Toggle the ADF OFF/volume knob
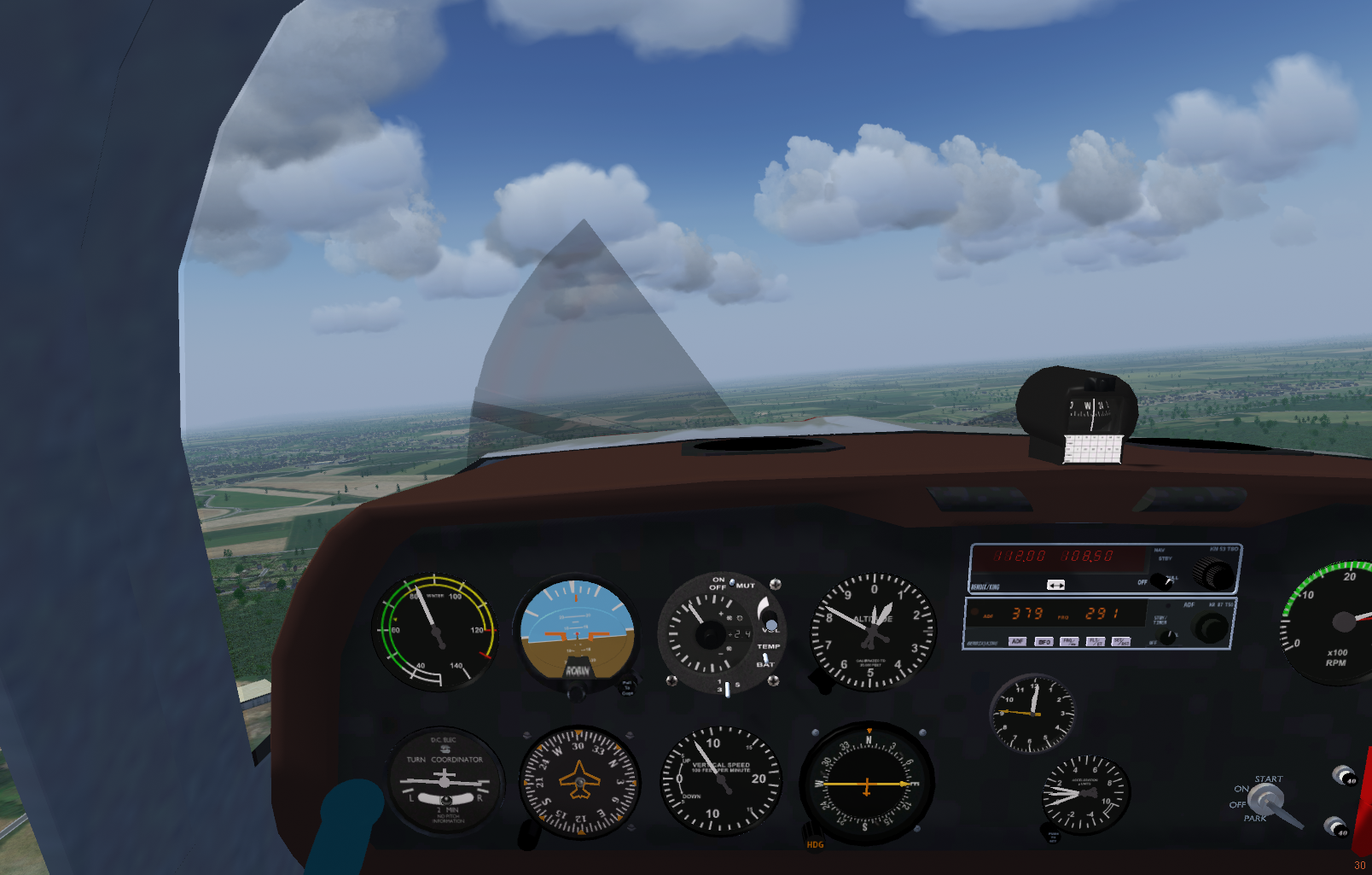 (x=1167, y=637)
